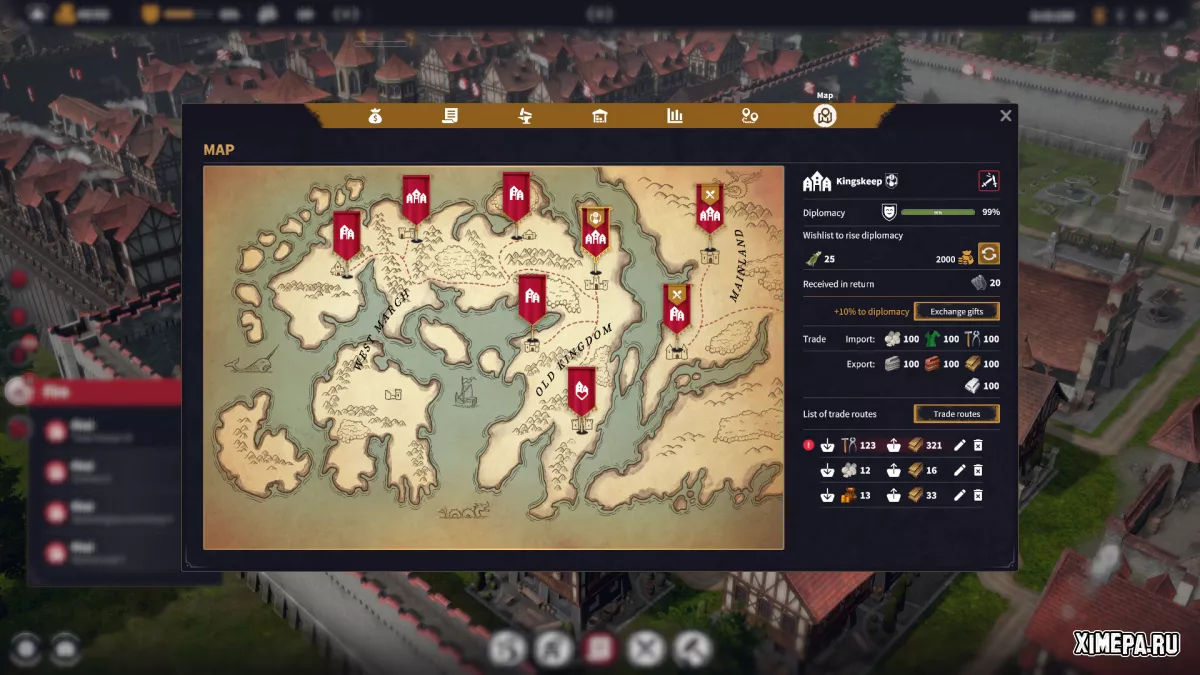
Task: Select the bank building tab
Action: tap(600, 116)
